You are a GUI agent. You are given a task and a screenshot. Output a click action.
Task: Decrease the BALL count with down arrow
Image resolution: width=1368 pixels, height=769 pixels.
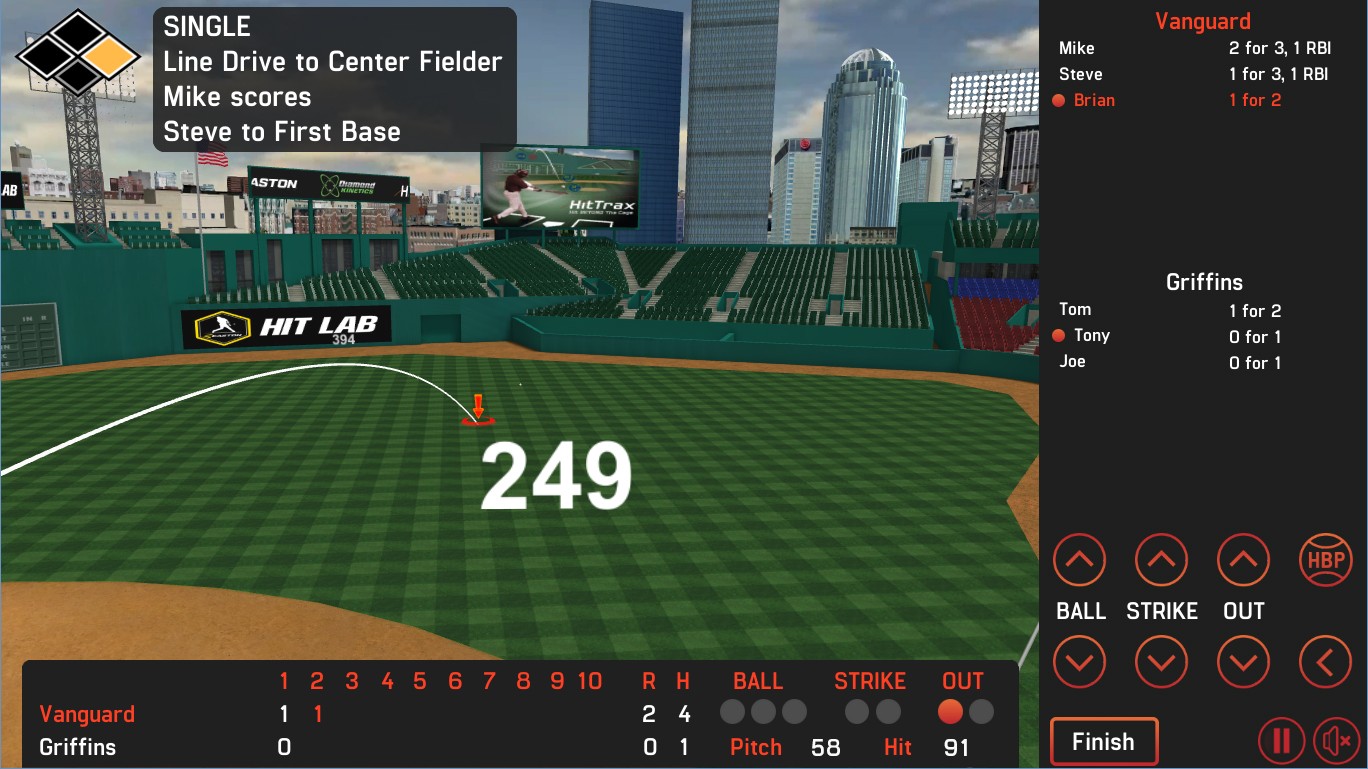[1079, 662]
